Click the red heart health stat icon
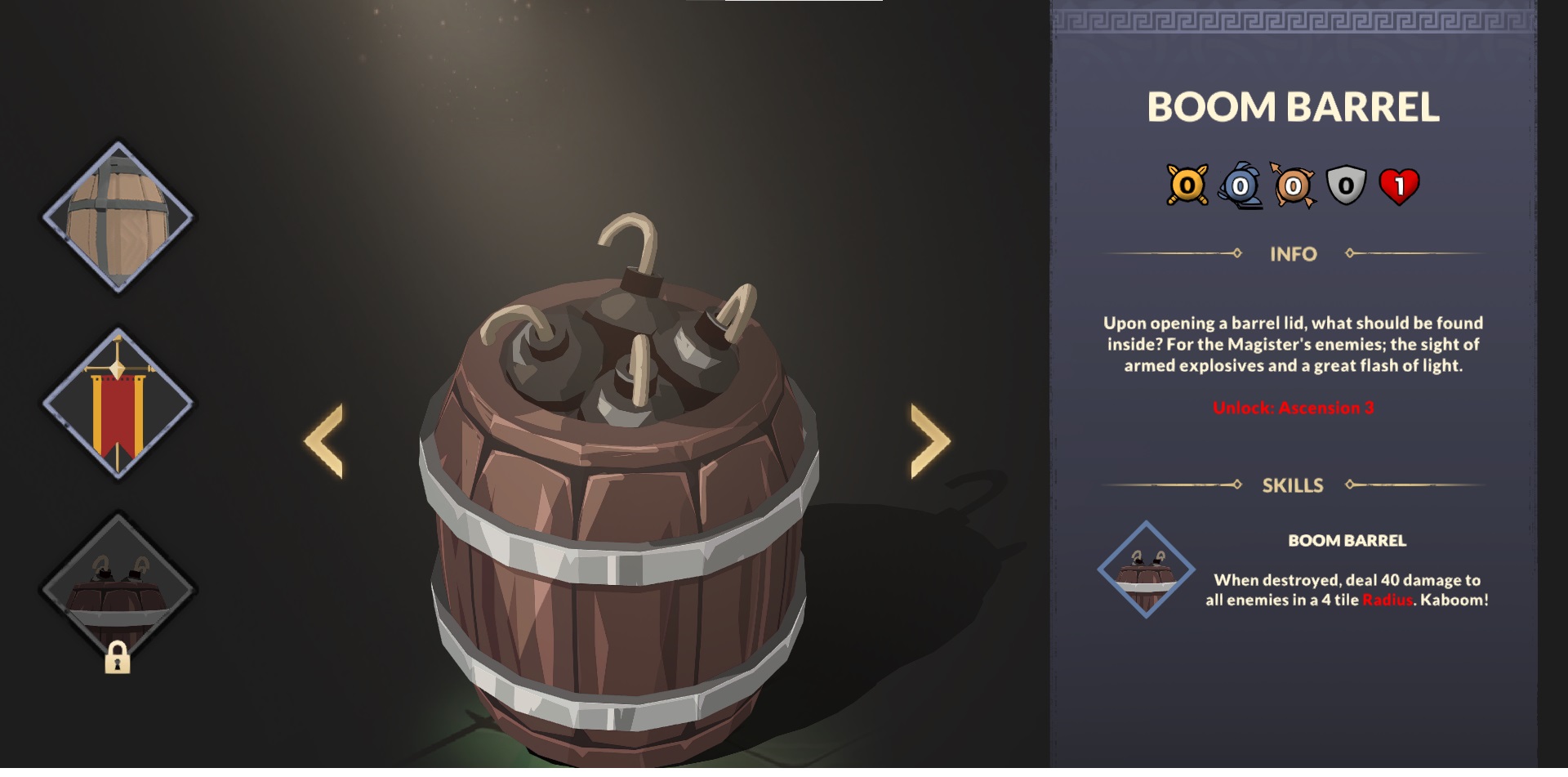Screen dimensions: 1568x777 coord(1399,186)
